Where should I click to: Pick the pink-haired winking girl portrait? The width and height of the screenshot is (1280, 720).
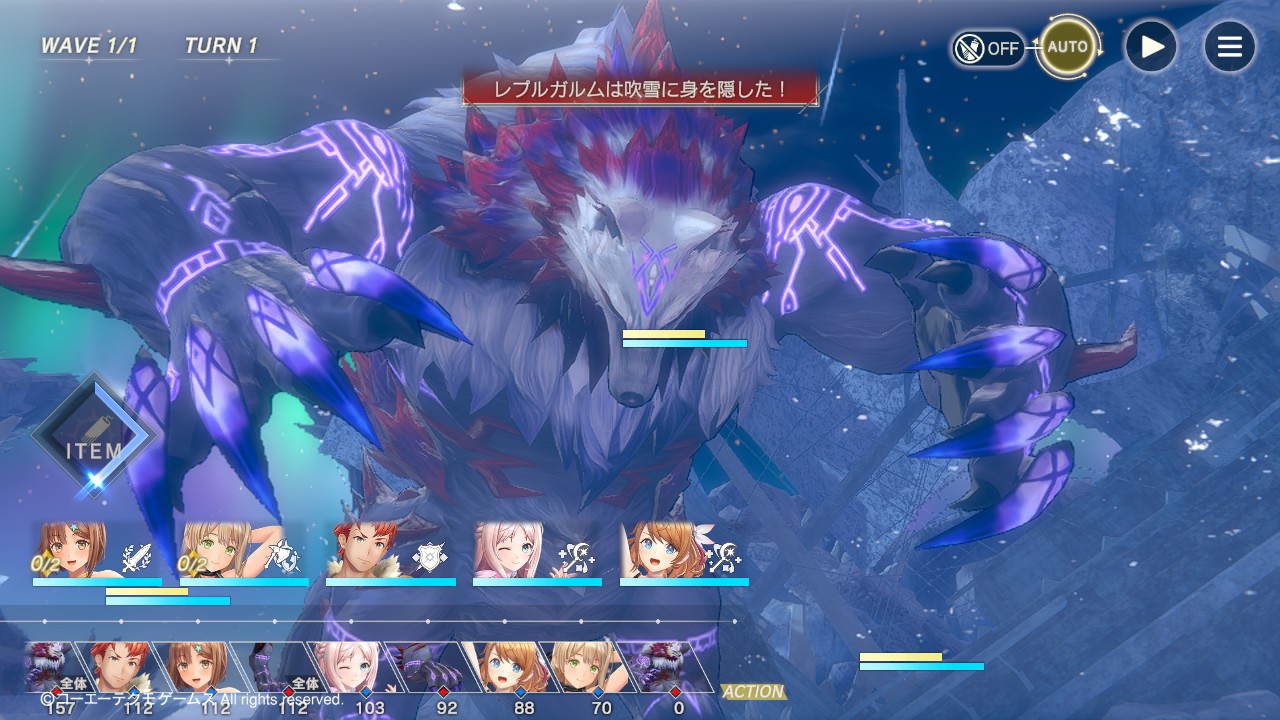tap(508, 550)
